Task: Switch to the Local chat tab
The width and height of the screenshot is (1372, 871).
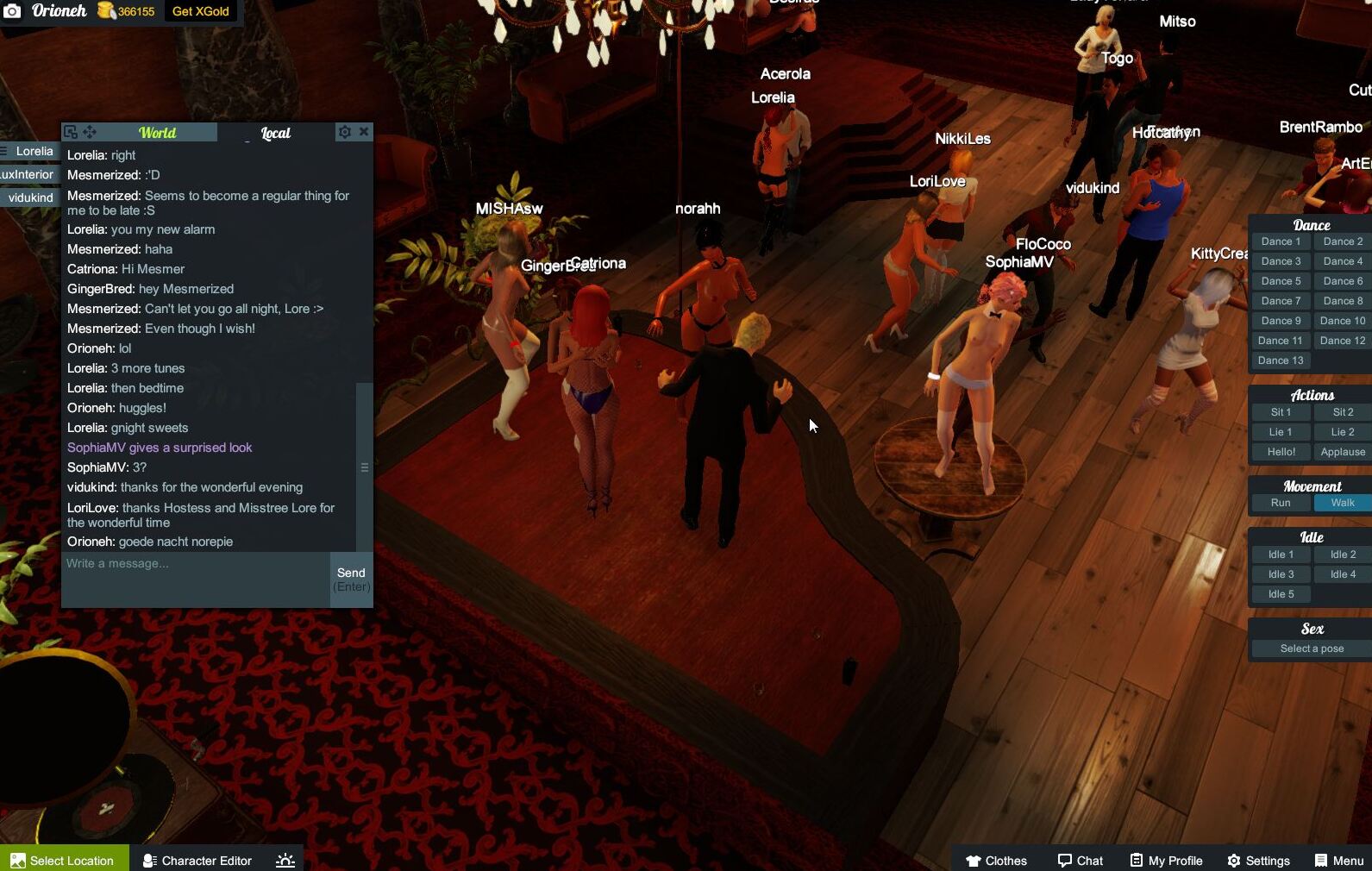Action: click(x=275, y=133)
